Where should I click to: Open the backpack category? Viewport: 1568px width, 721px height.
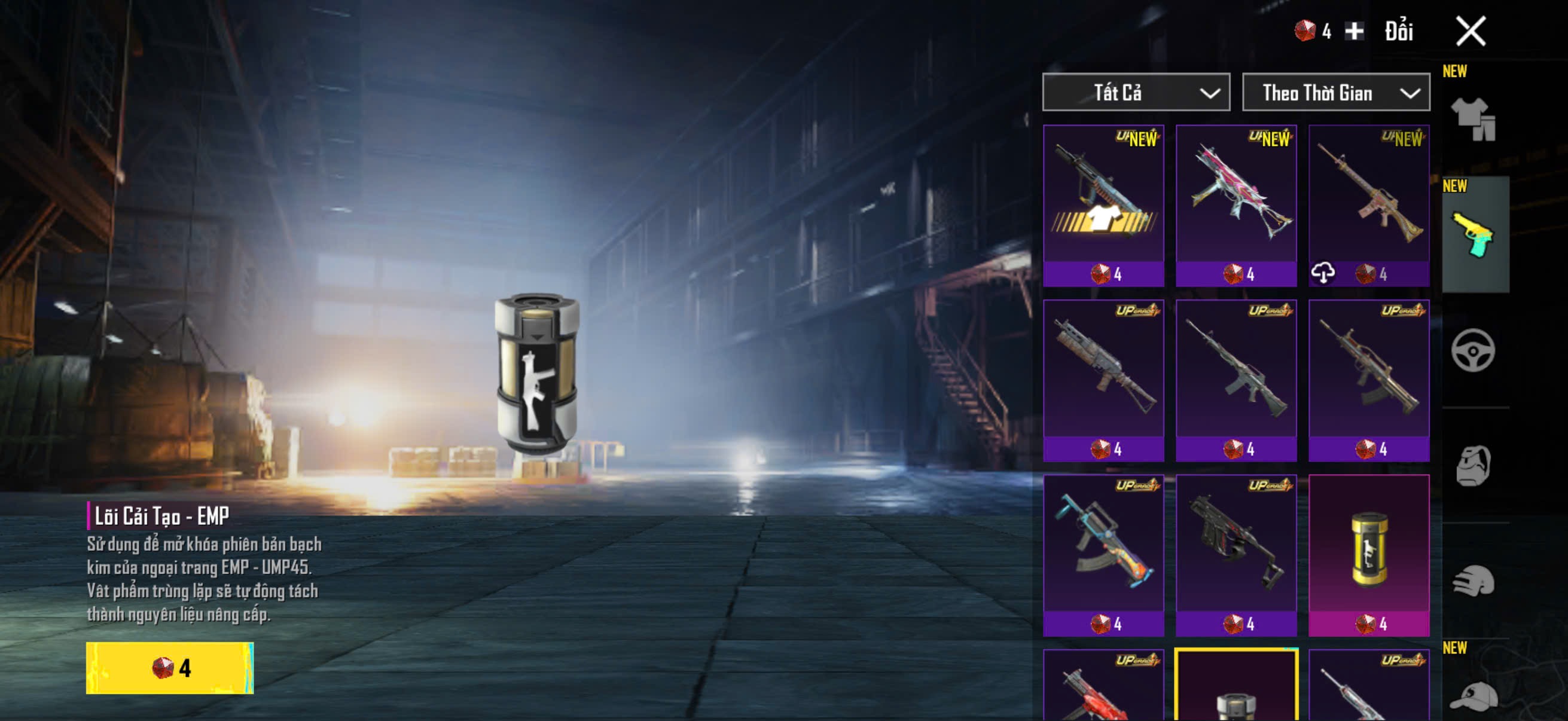point(1473,466)
